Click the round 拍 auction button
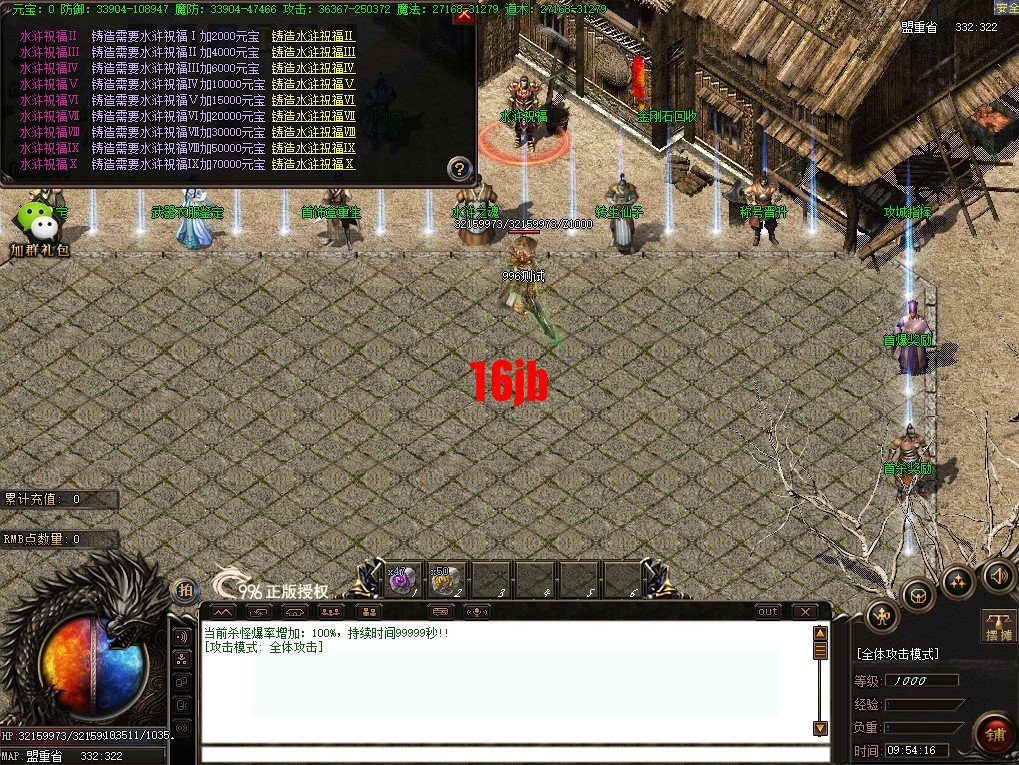The width and height of the screenshot is (1019, 765). click(184, 590)
